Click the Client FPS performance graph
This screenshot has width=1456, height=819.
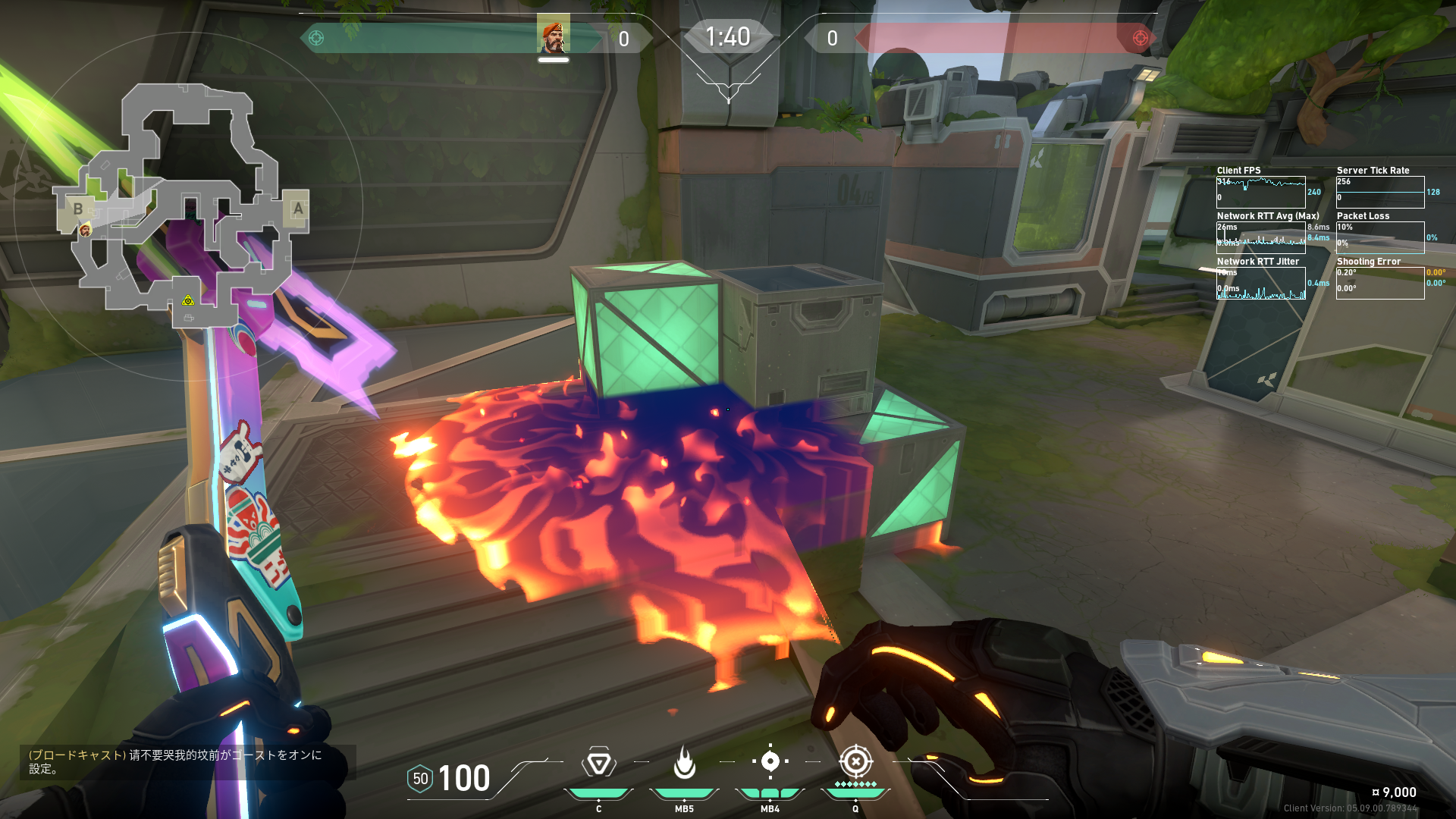[1260, 192]
